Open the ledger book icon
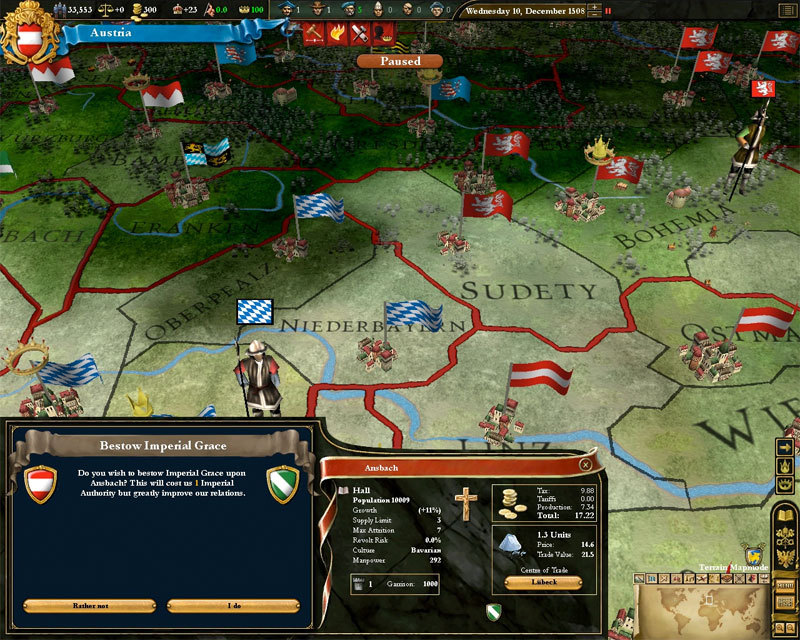Image resolution: width=800 pixels, height=640 pixels. click(785, 516)
